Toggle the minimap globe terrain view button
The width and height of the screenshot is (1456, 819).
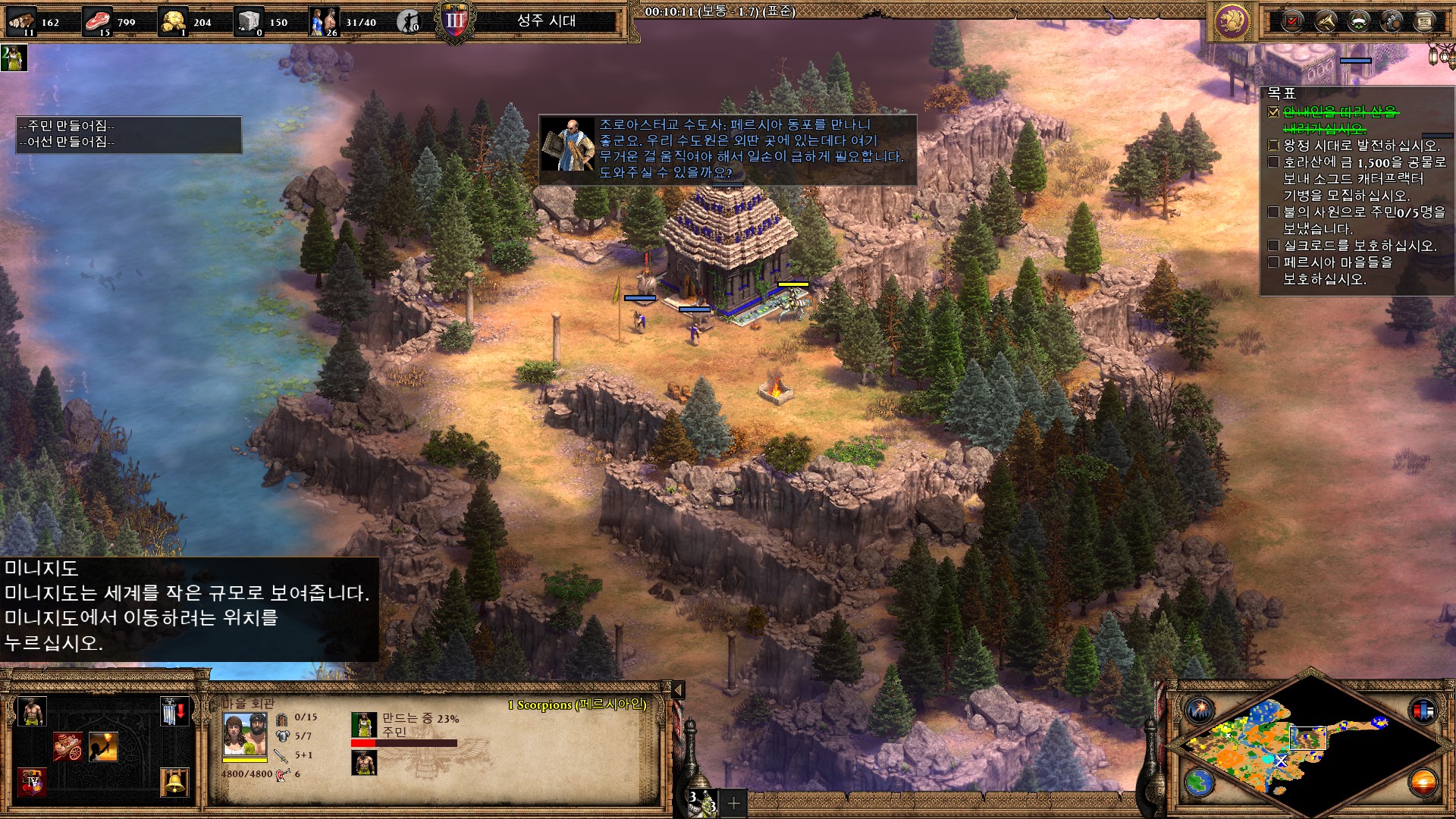(1200, 783)
